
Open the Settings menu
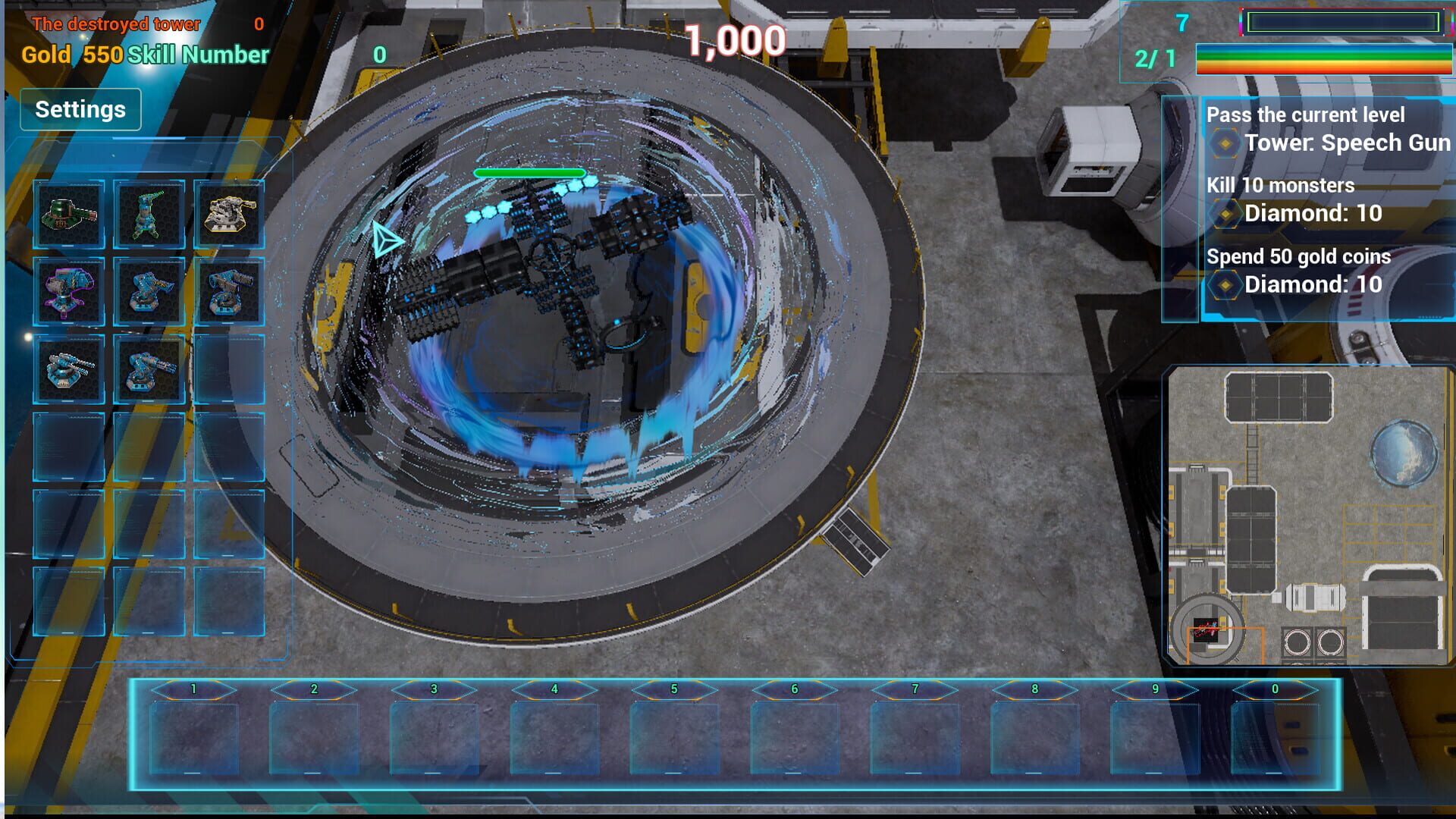point(80,109)
